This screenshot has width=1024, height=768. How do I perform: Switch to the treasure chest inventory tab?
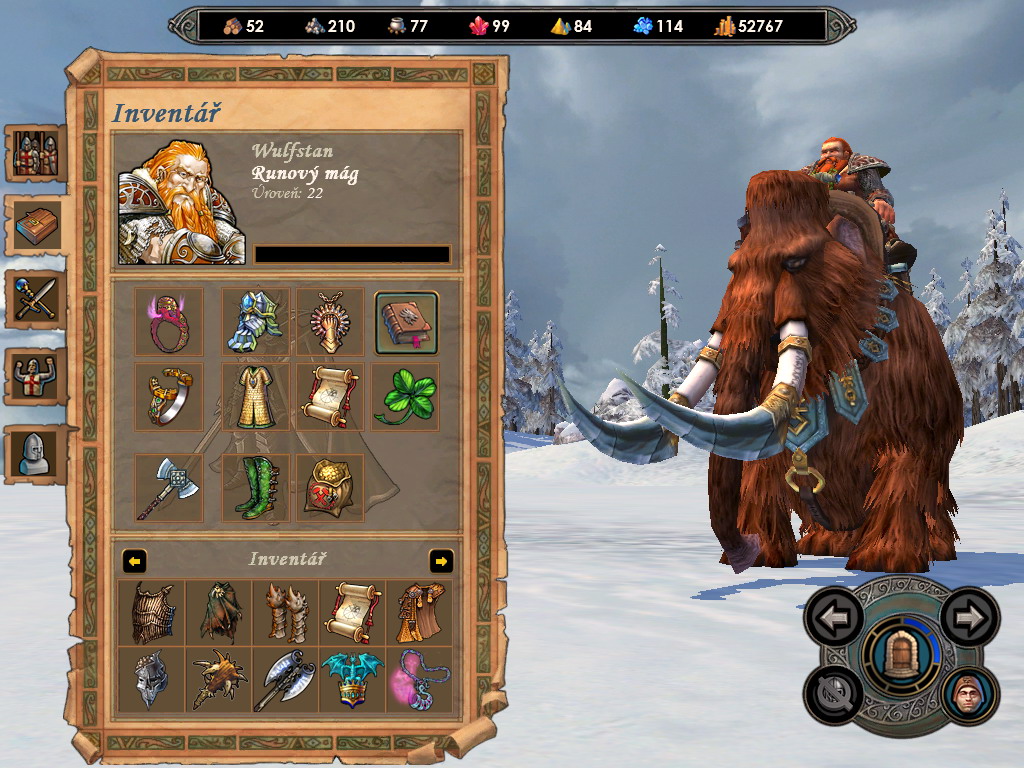coord(38,227)
